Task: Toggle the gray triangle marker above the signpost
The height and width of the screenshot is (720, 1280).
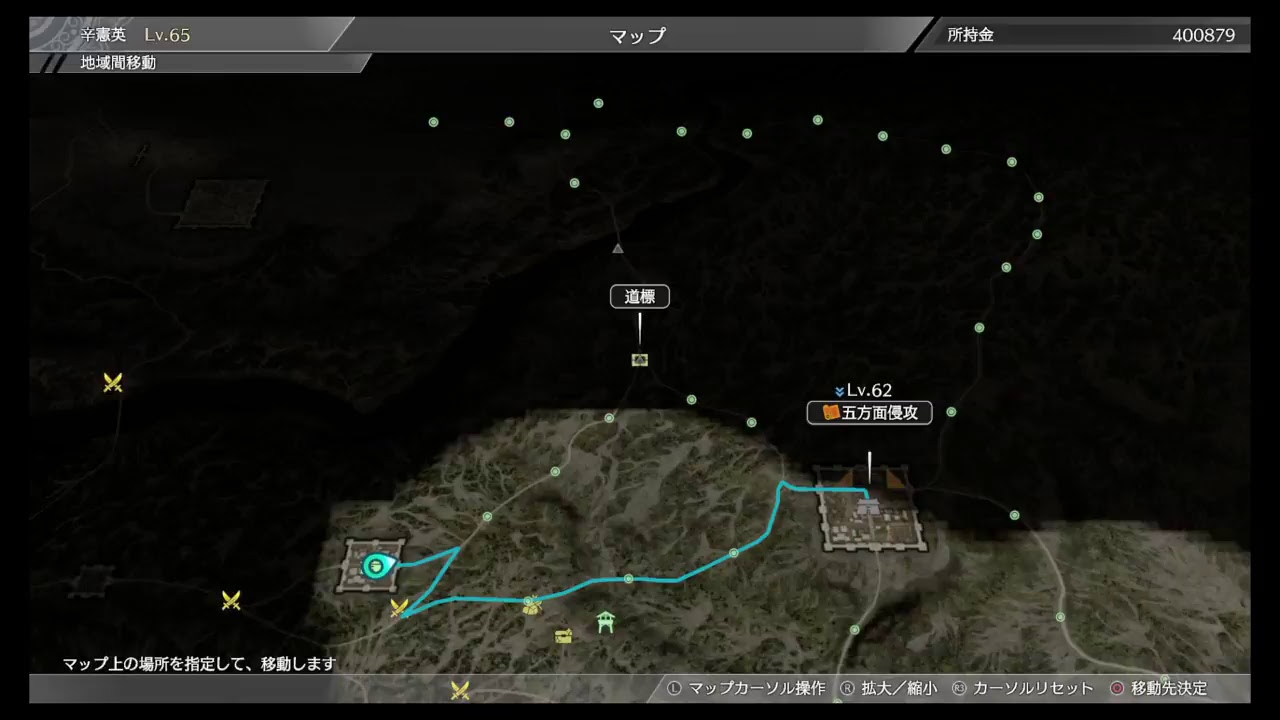Action: click(617, 248)
